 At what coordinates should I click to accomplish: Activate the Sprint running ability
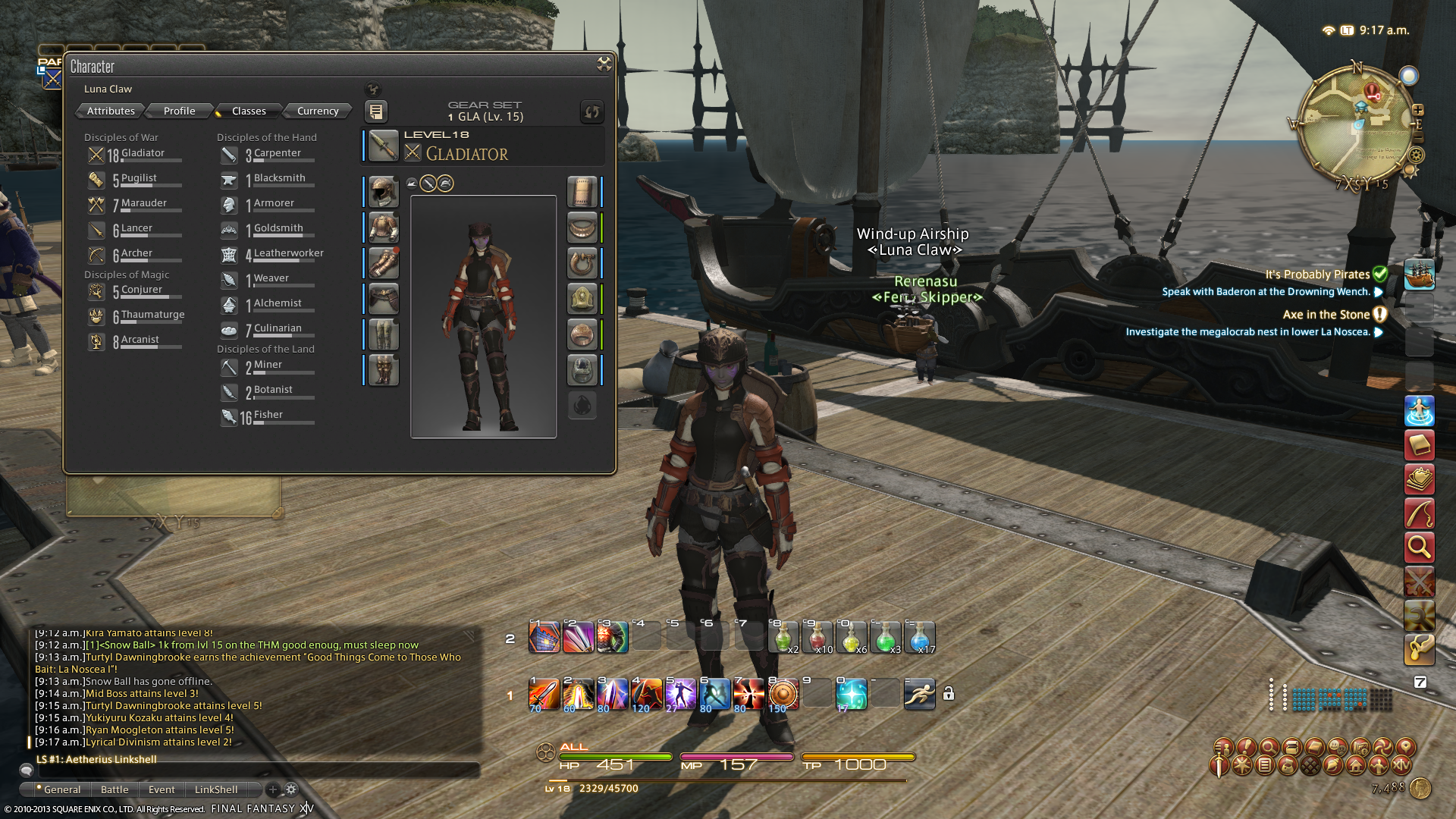[x=919, y=694]
